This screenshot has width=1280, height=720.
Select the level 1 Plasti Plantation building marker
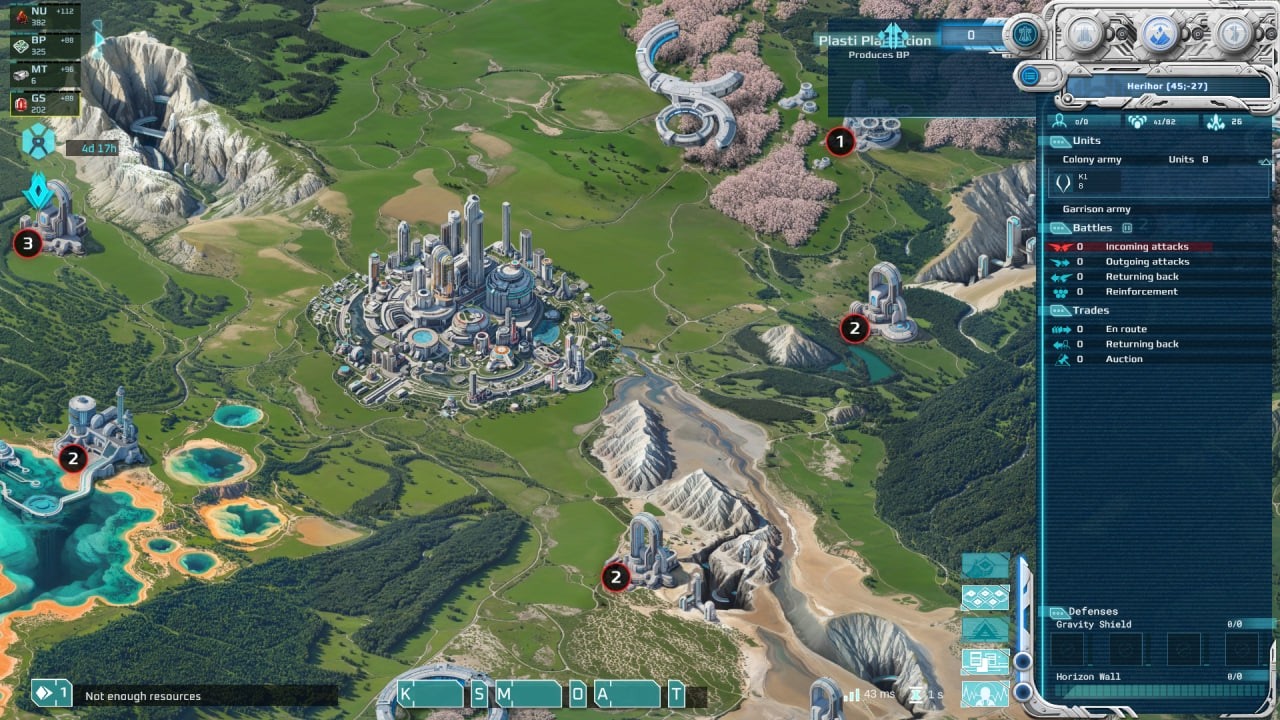(x=840, y=143)
